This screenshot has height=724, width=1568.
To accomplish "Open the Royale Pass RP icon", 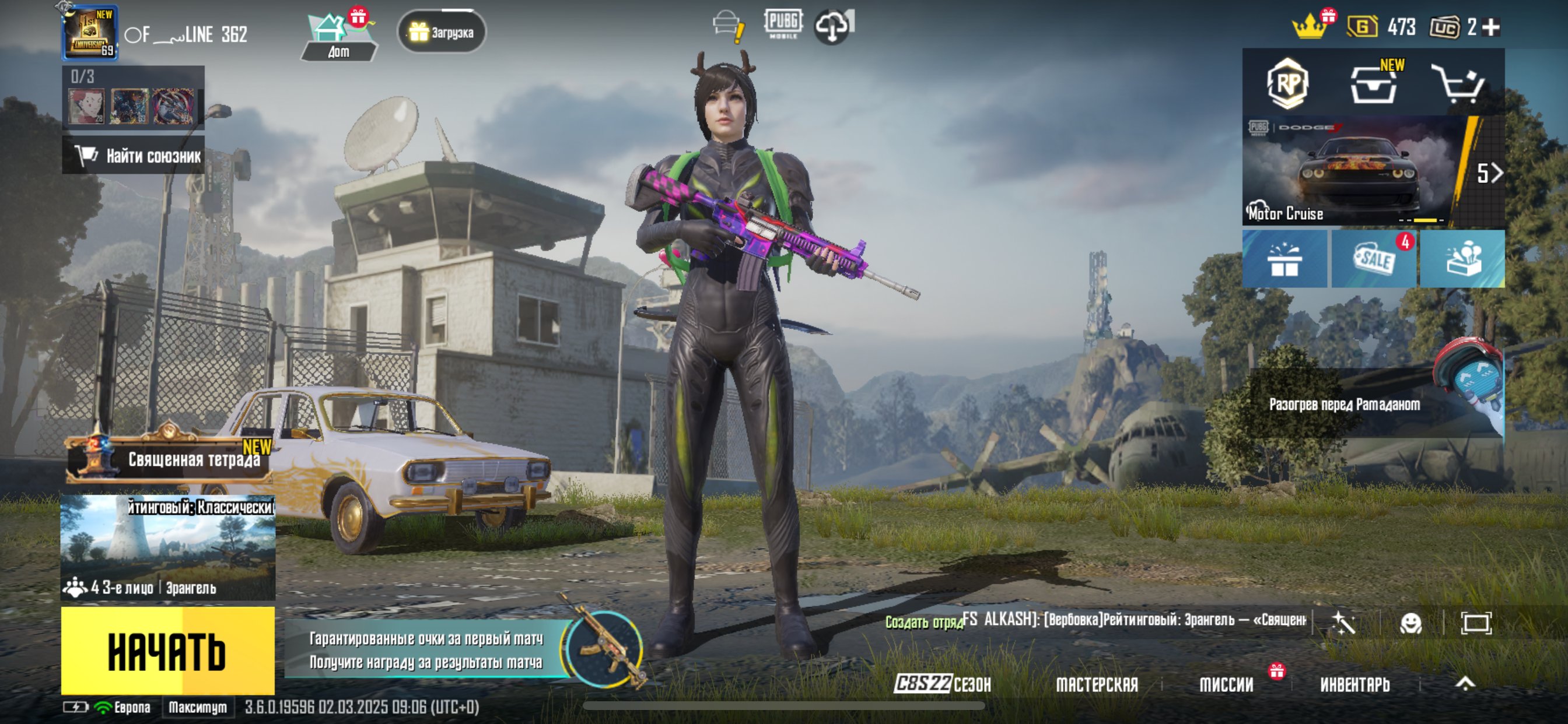I will 1287,83.
